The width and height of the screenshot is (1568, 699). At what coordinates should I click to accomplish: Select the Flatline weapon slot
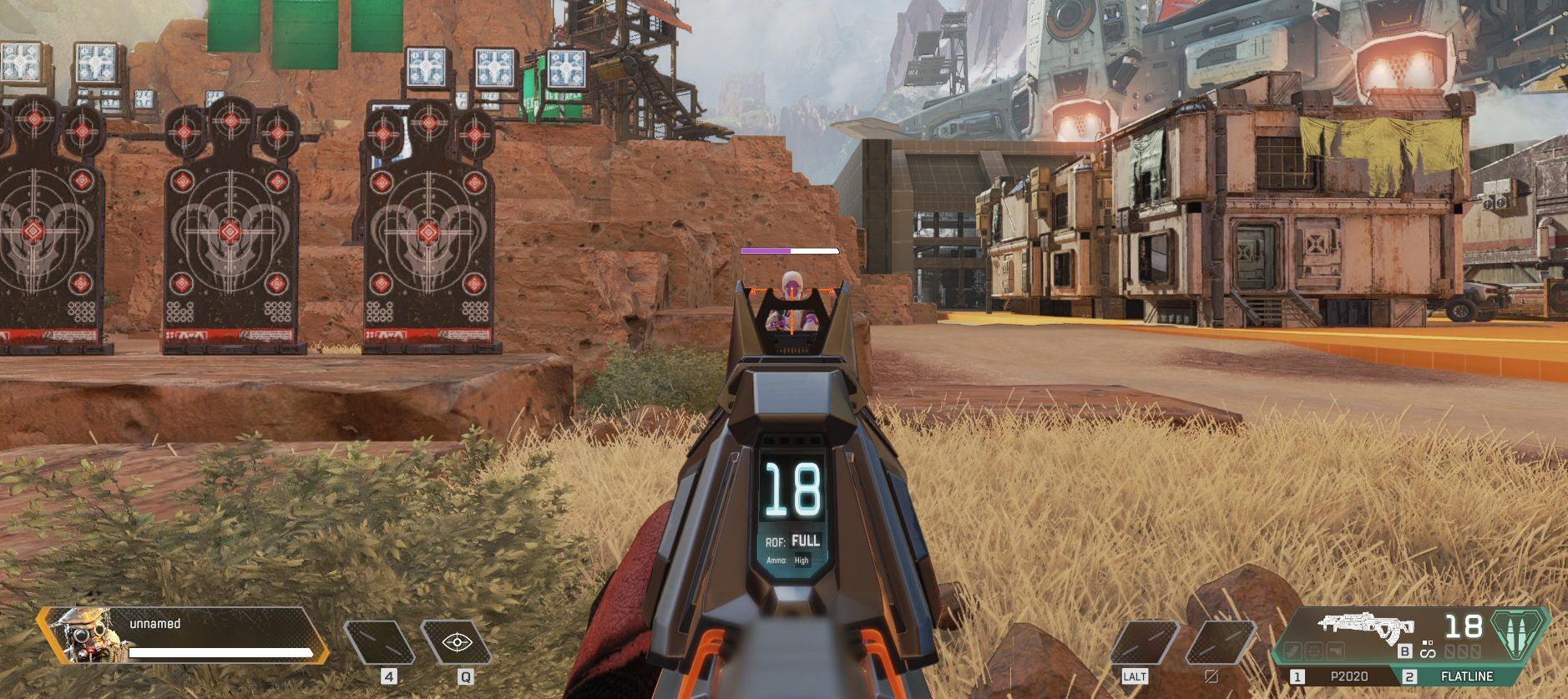pyautogui.click(x=1464, y=676)
